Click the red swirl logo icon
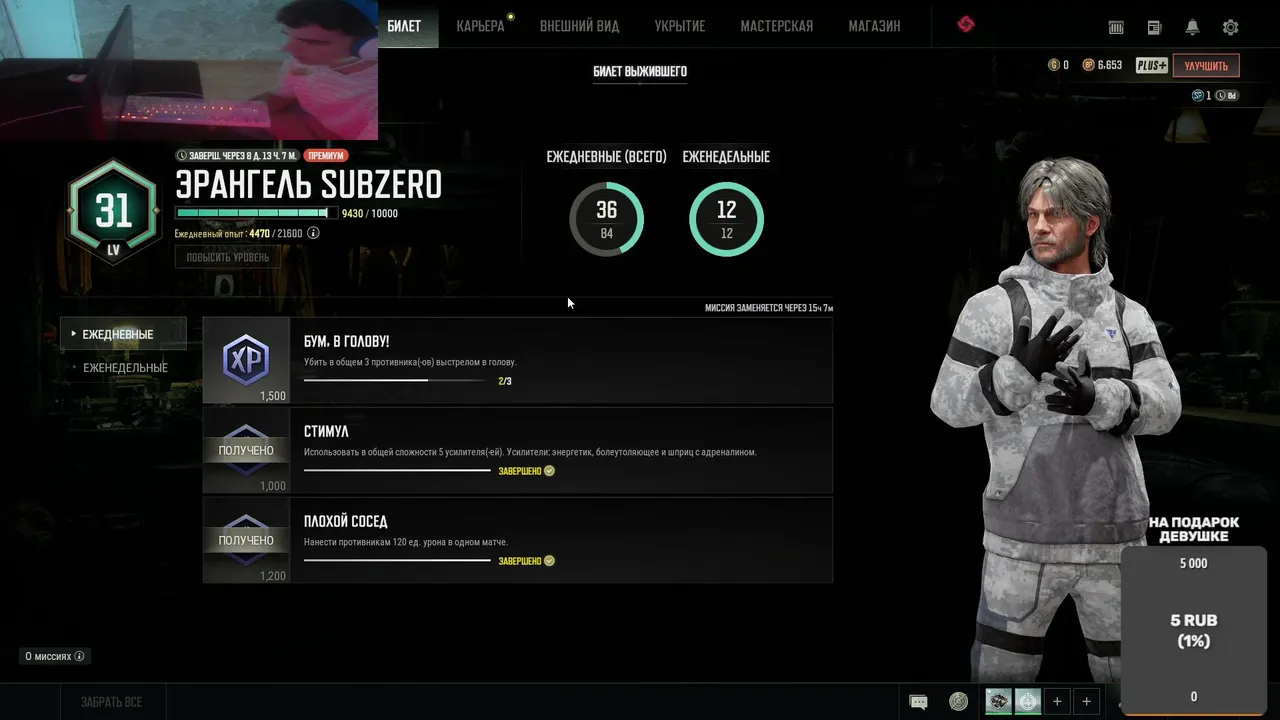 (965, 25)
